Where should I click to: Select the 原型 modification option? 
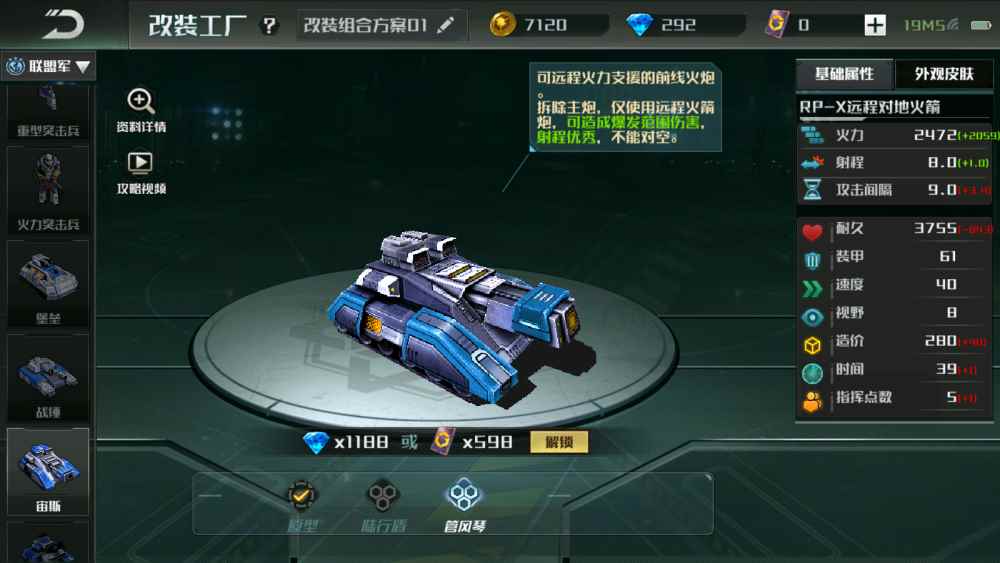coord(301,503)
